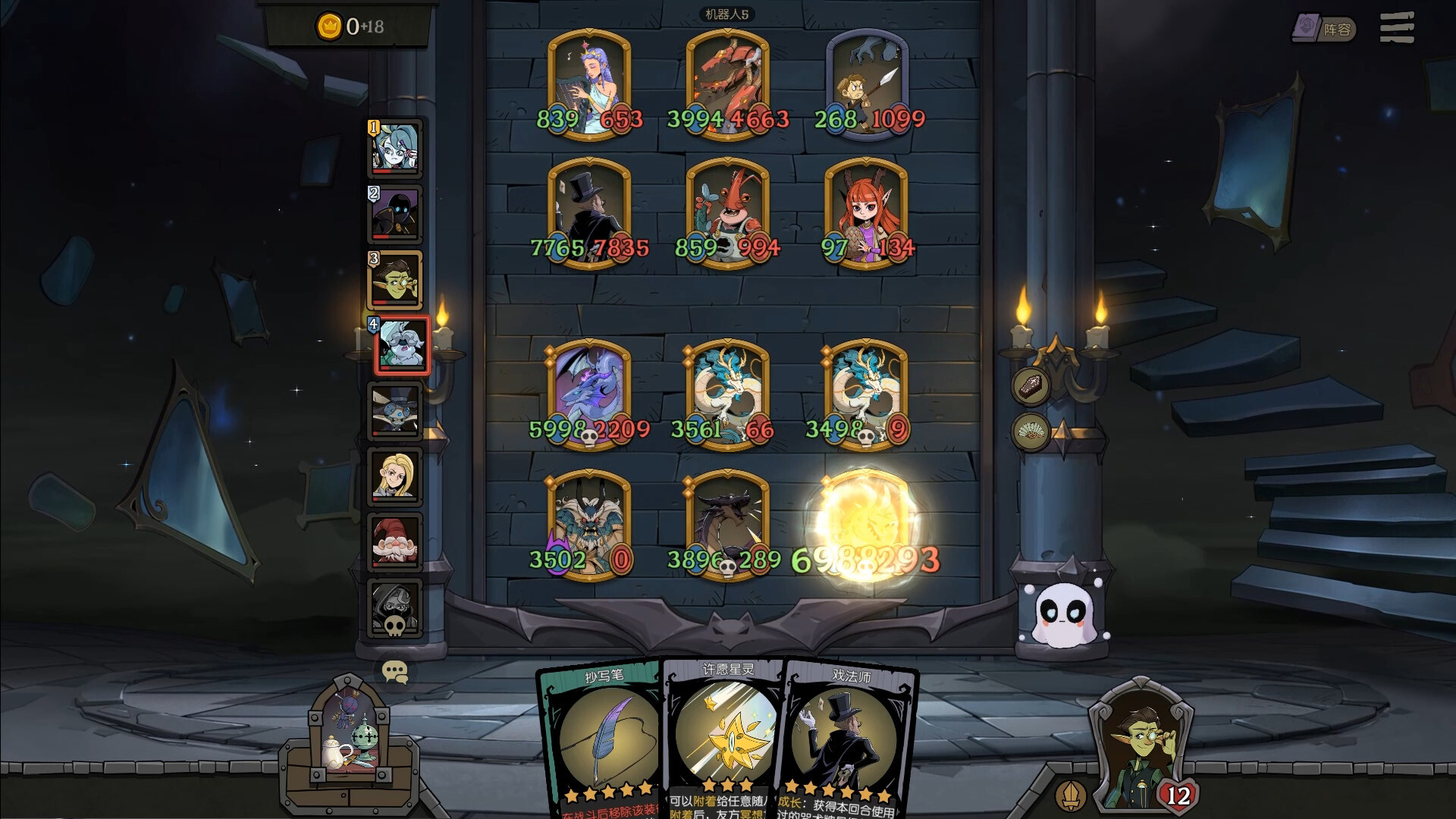The image size is (1456, 819).
Task: Open the chat speech bubble
Action: [394, 672]
